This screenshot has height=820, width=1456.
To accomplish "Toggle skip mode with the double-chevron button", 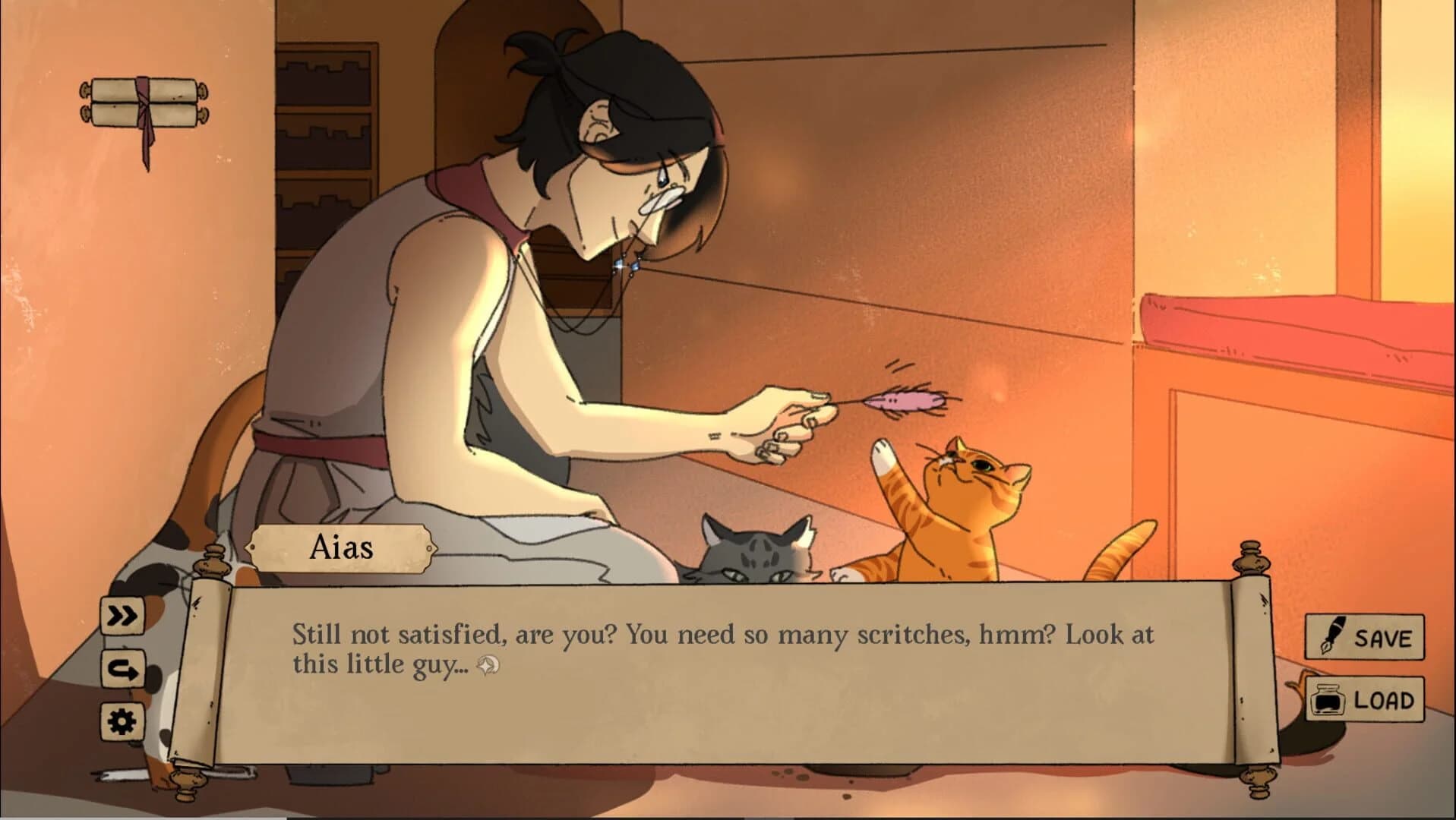I will (x=123, y=617).
